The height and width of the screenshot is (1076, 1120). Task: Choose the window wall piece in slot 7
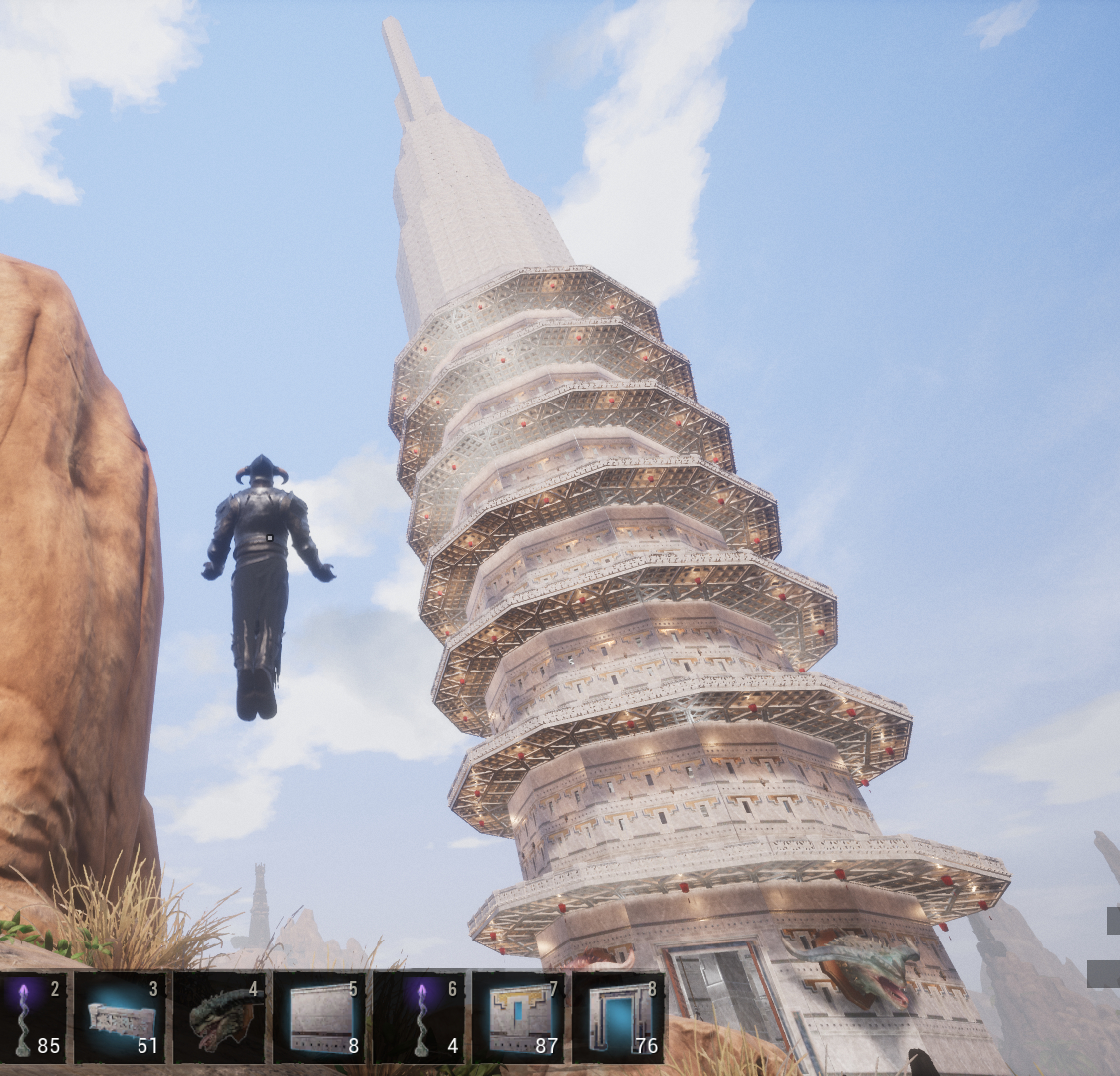coord(518,1017)
